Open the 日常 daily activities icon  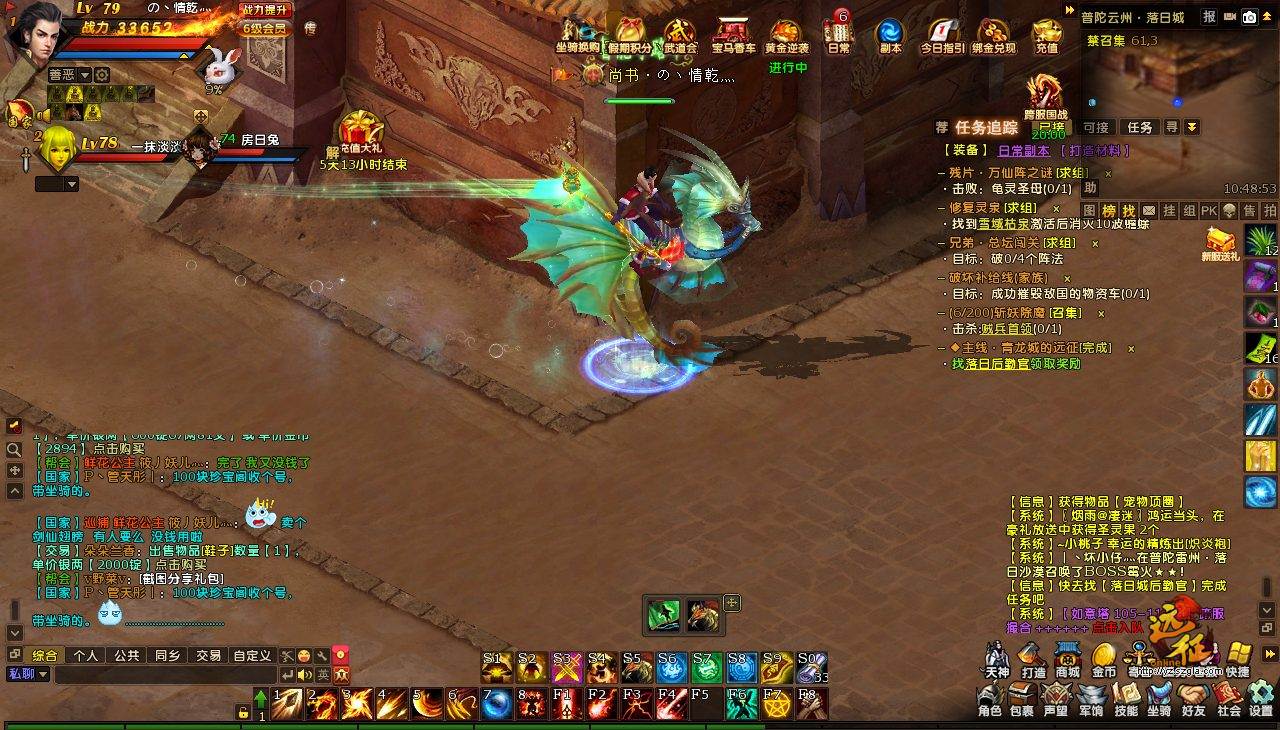pyautogui.click(x=839, y=34)
